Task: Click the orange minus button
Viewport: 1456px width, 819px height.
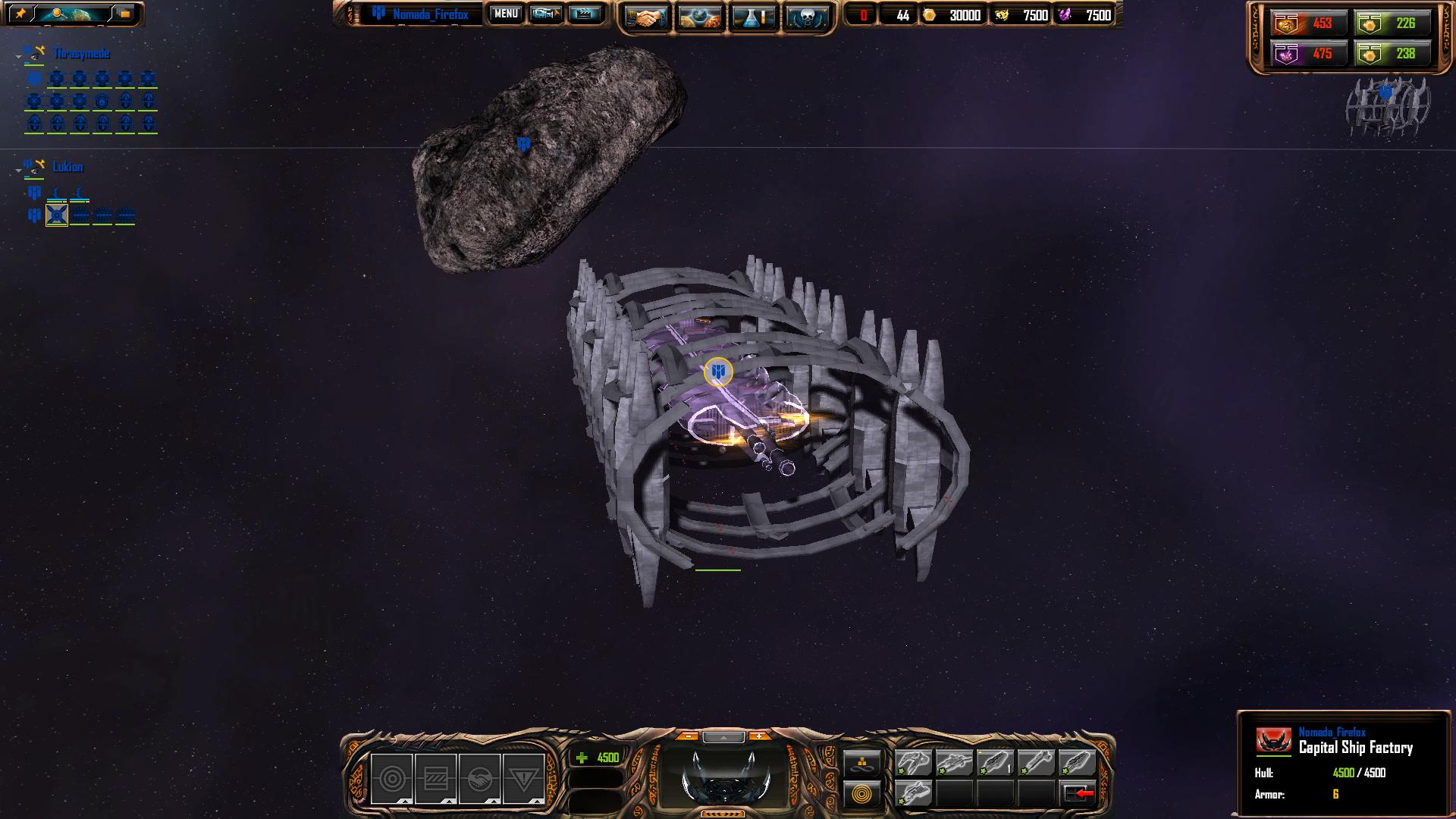Action: point(688,736)
